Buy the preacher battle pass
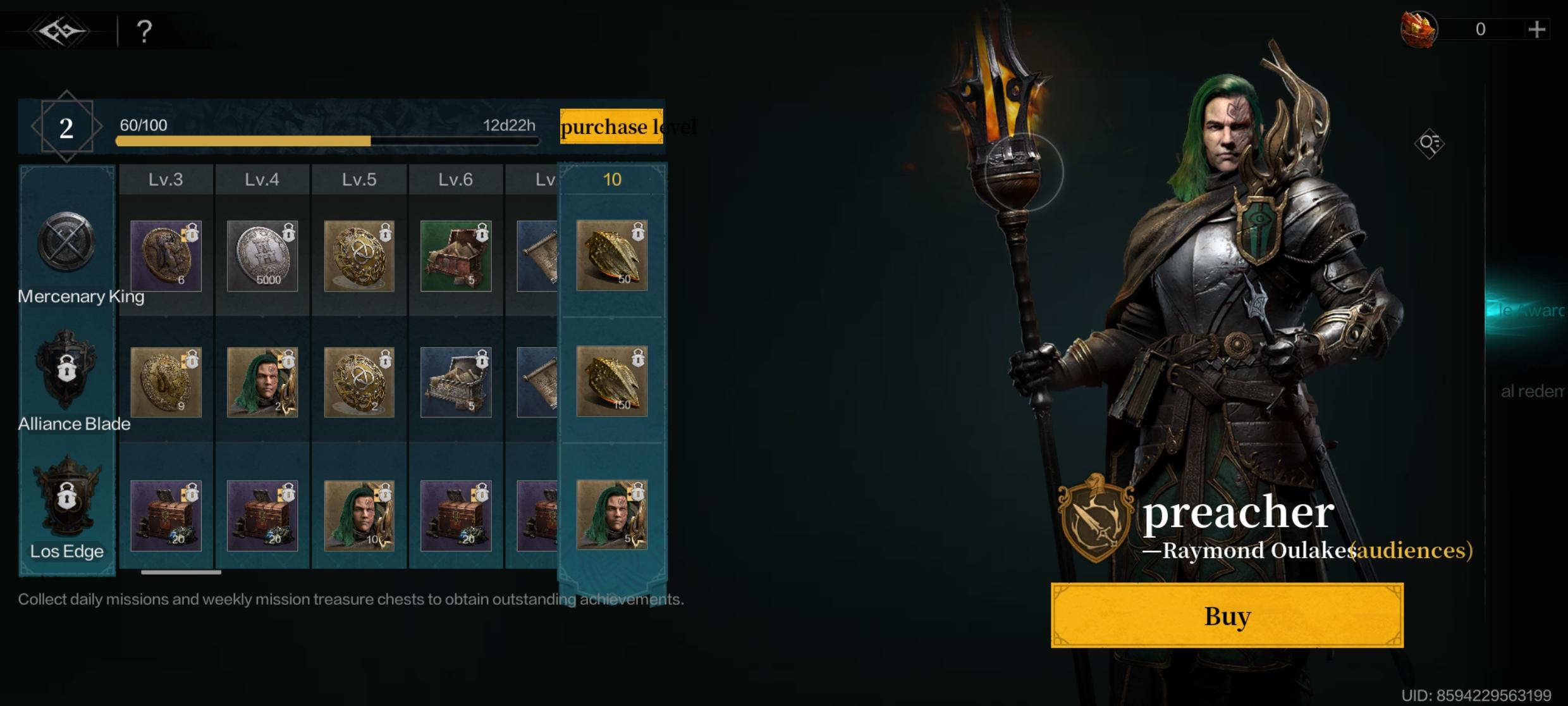The height and width of the screenshot is (706, 1568). coord(1227,616)
